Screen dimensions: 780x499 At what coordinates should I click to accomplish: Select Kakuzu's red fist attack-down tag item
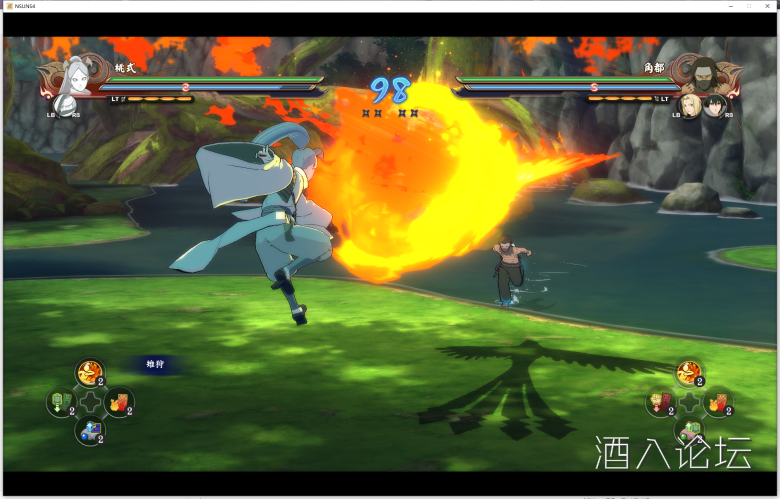click(660, 402)
